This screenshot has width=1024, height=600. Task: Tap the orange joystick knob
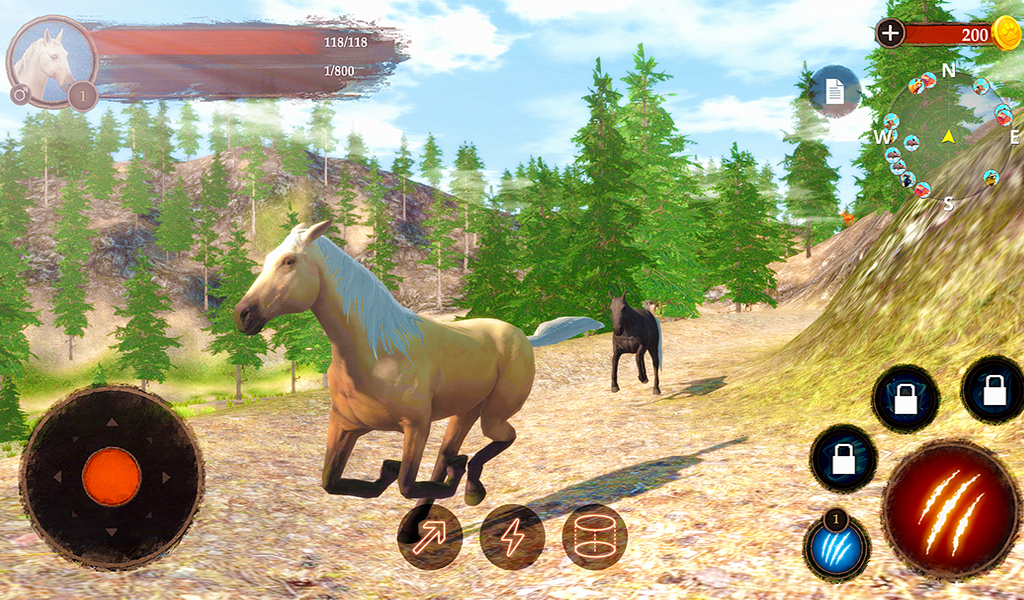coord(111,476)
